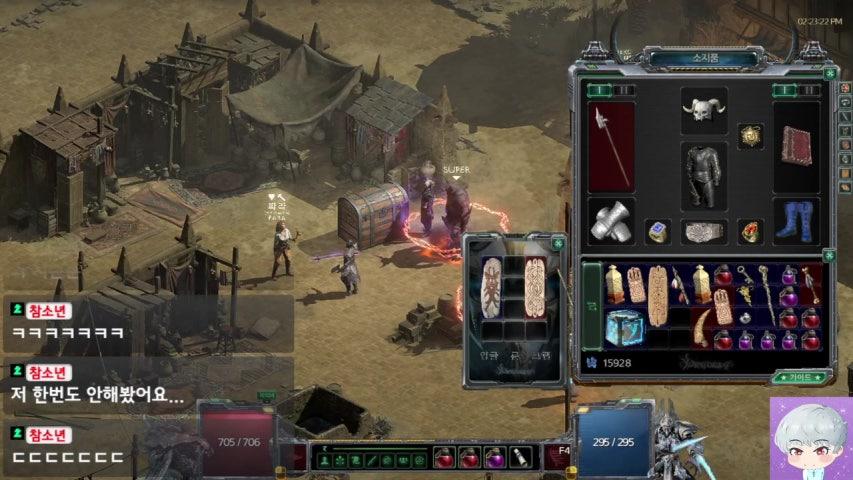The height and width of the screenshot is (480, 853).
Task: Click the streamer avatar overlay
Action: point(810,439)
